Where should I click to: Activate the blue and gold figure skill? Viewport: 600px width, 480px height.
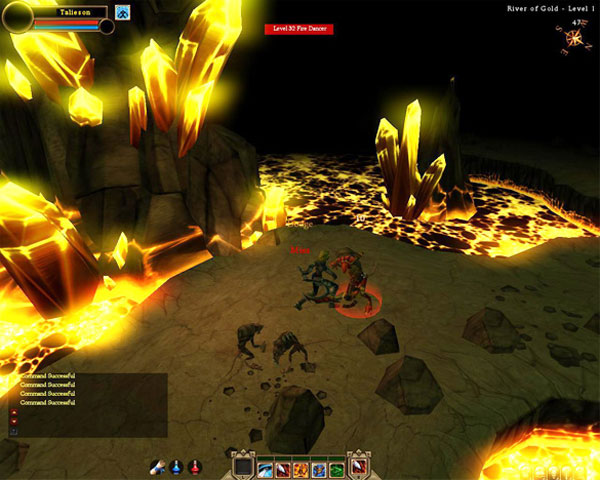click(x=319, y=469)
